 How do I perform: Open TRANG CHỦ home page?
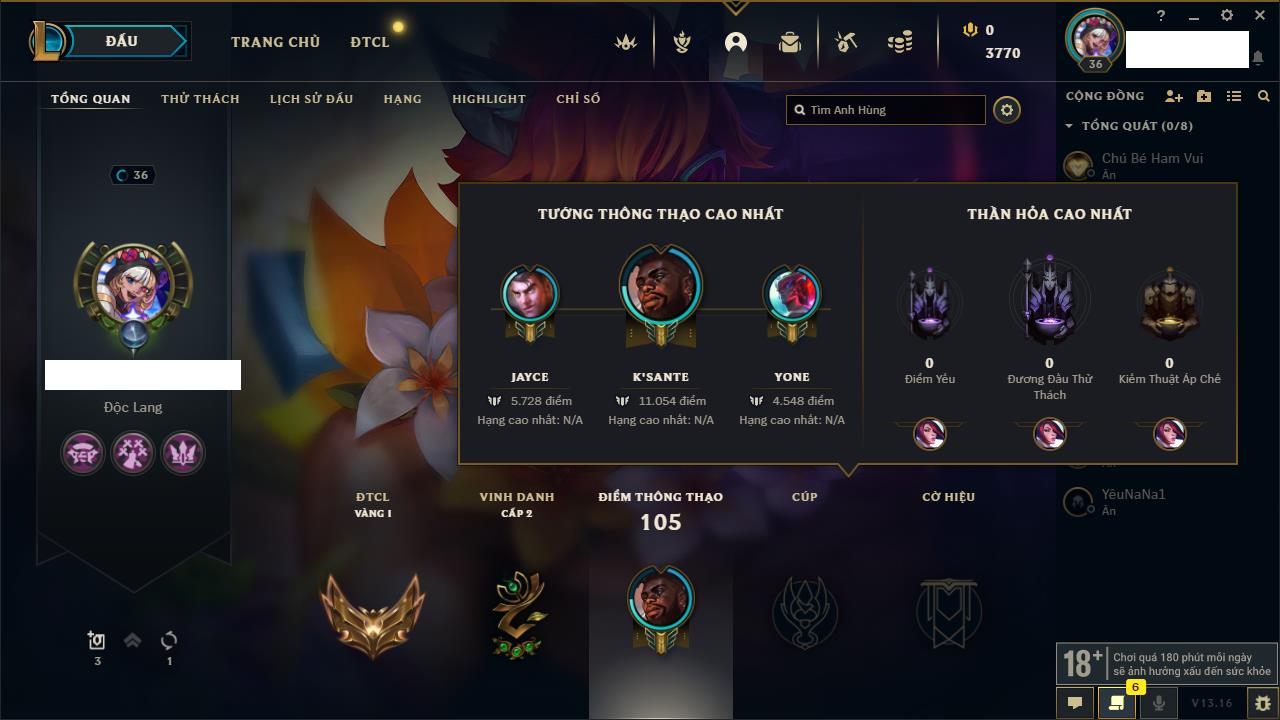275,42
